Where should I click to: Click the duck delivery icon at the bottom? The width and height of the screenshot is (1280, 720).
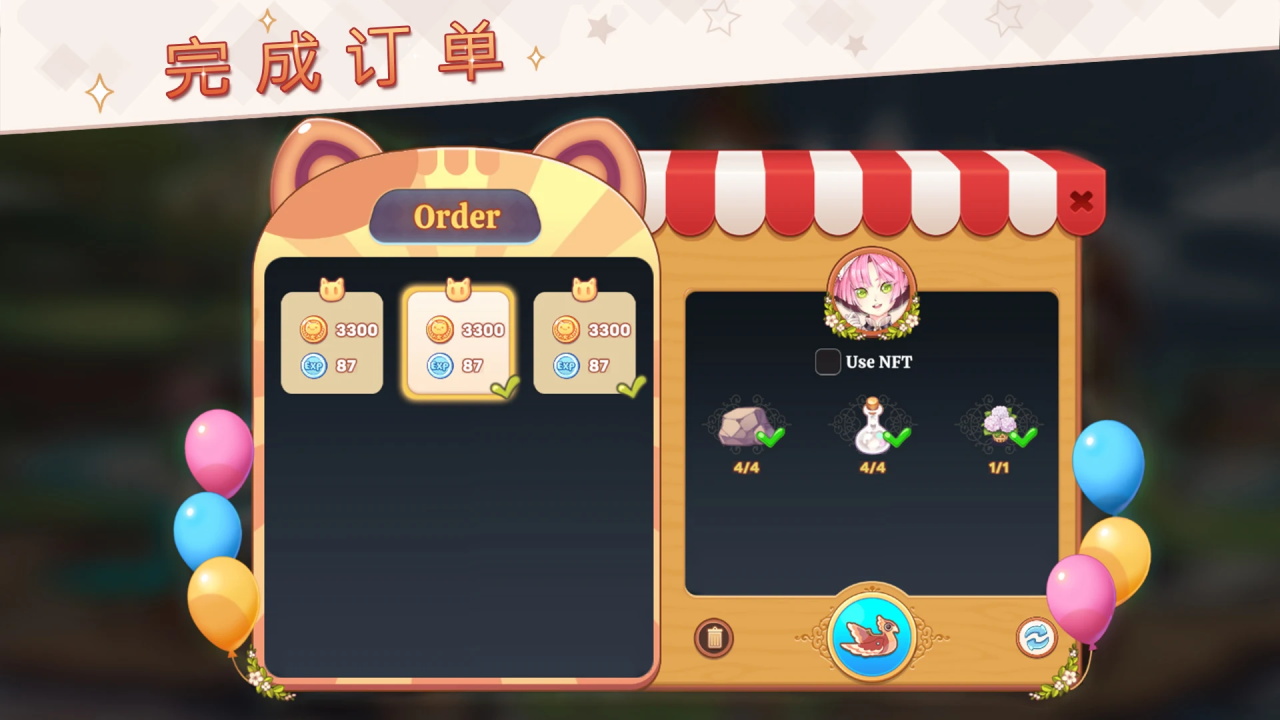[871, 637]
